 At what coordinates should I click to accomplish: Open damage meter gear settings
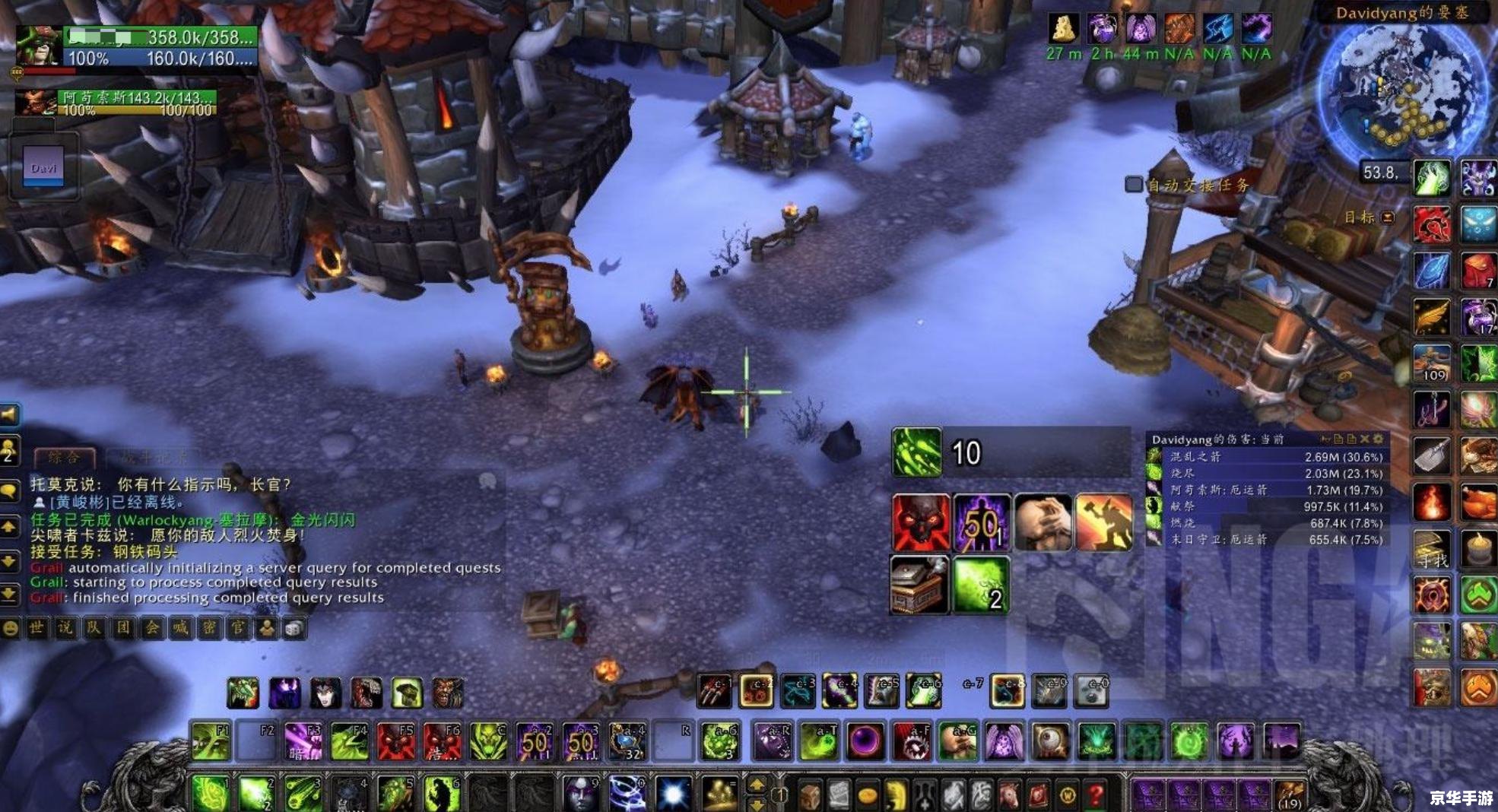coord(1378,439)
